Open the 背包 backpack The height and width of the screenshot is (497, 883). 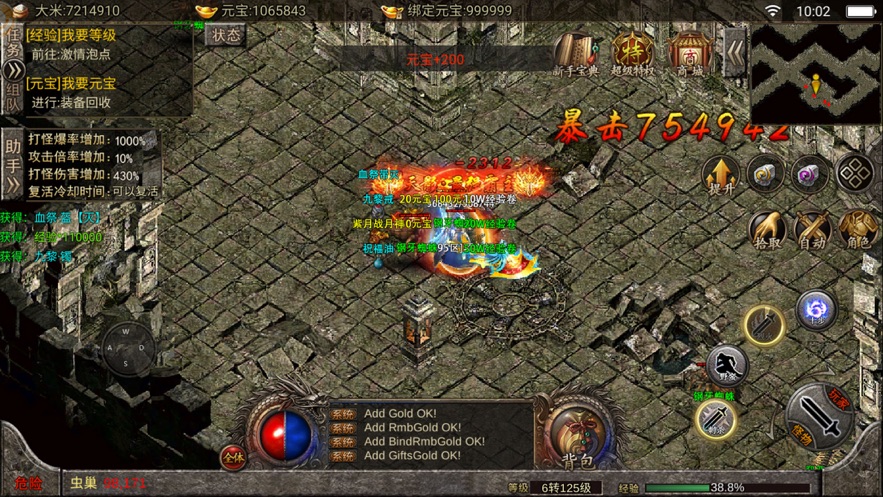(x=579, y=434)
